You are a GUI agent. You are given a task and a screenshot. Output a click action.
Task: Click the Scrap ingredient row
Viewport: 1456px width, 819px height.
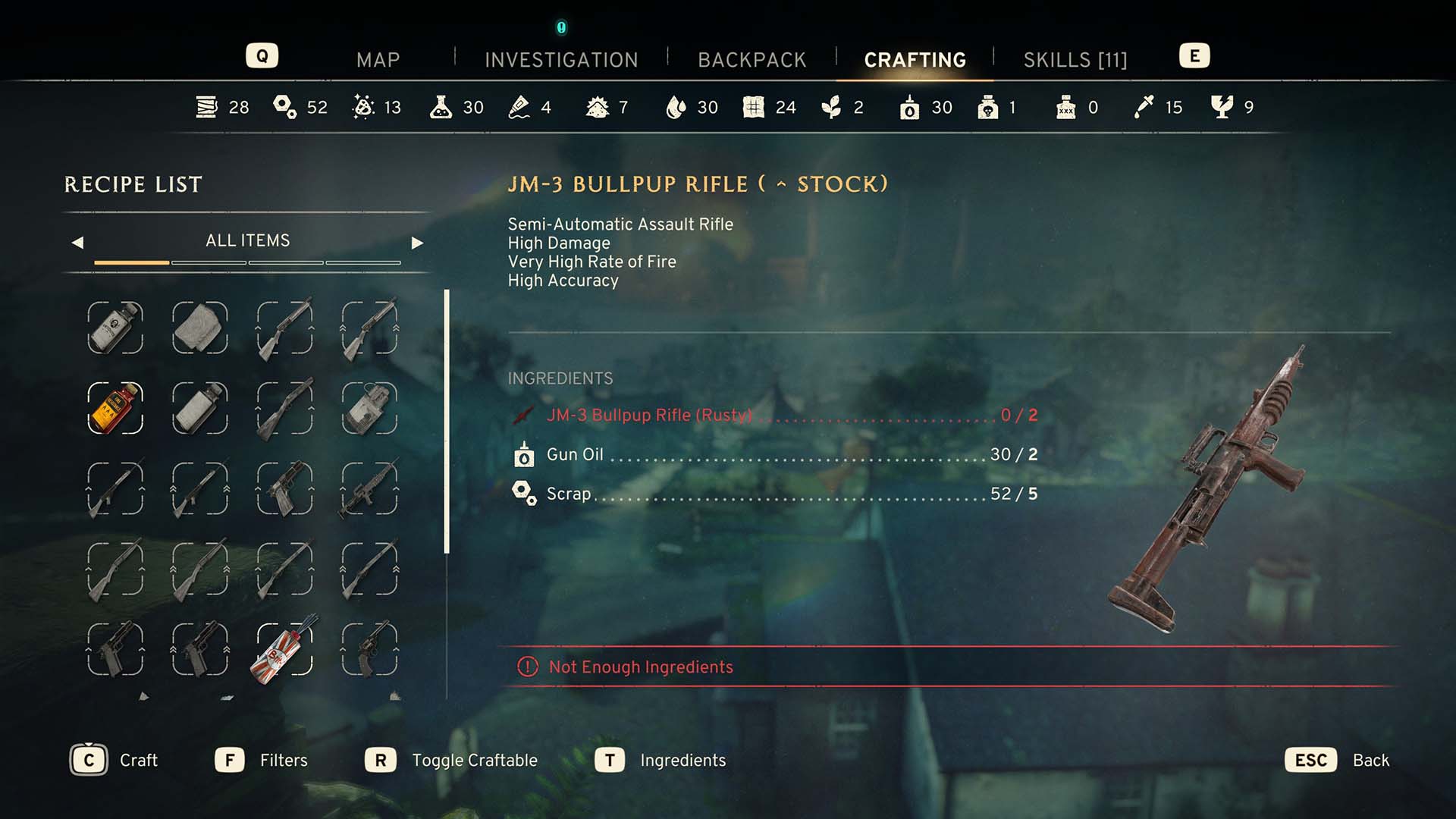(773, 494)
